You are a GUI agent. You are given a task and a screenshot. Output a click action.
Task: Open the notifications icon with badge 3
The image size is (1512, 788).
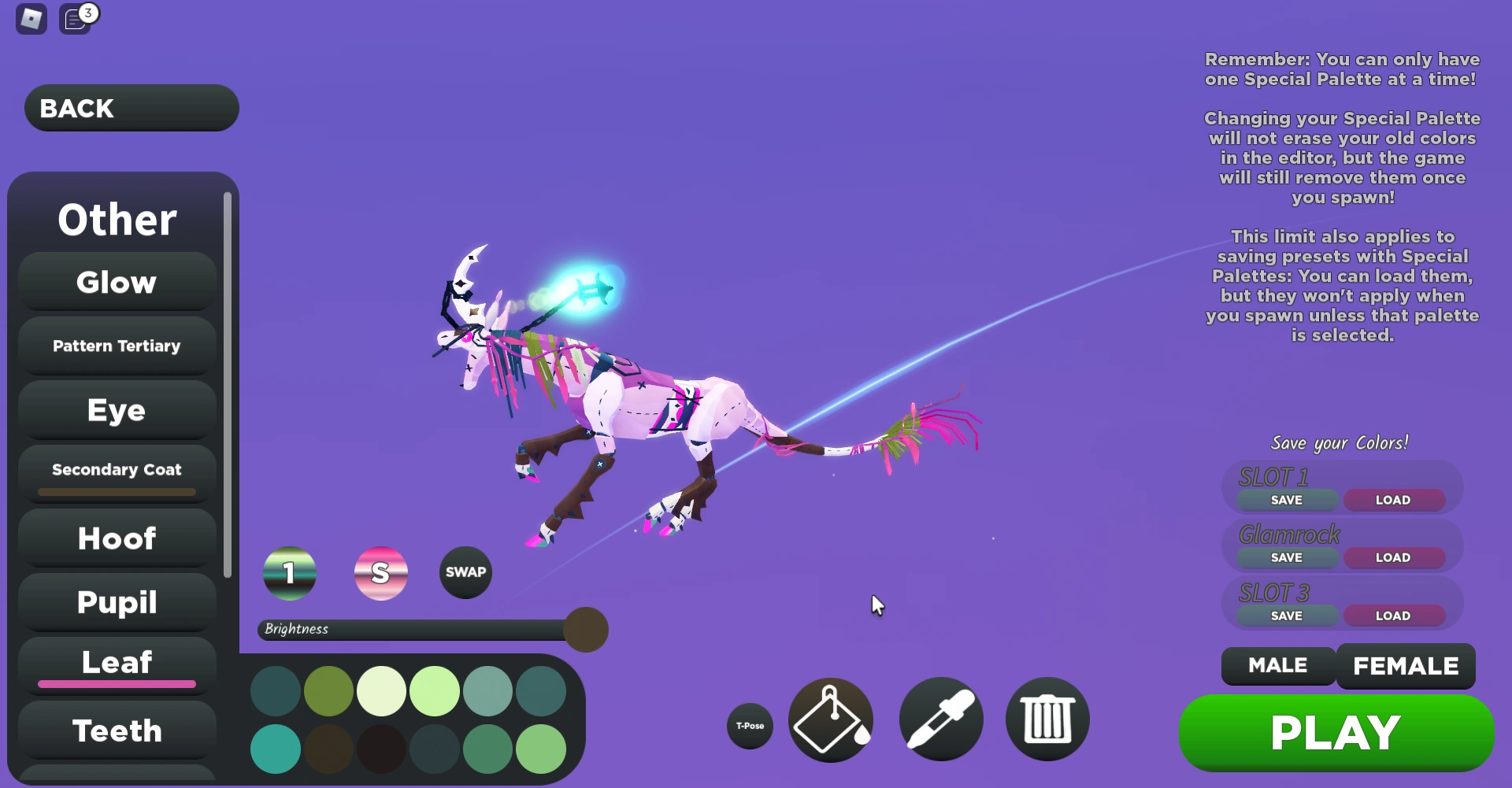click(x=76, y=18)
